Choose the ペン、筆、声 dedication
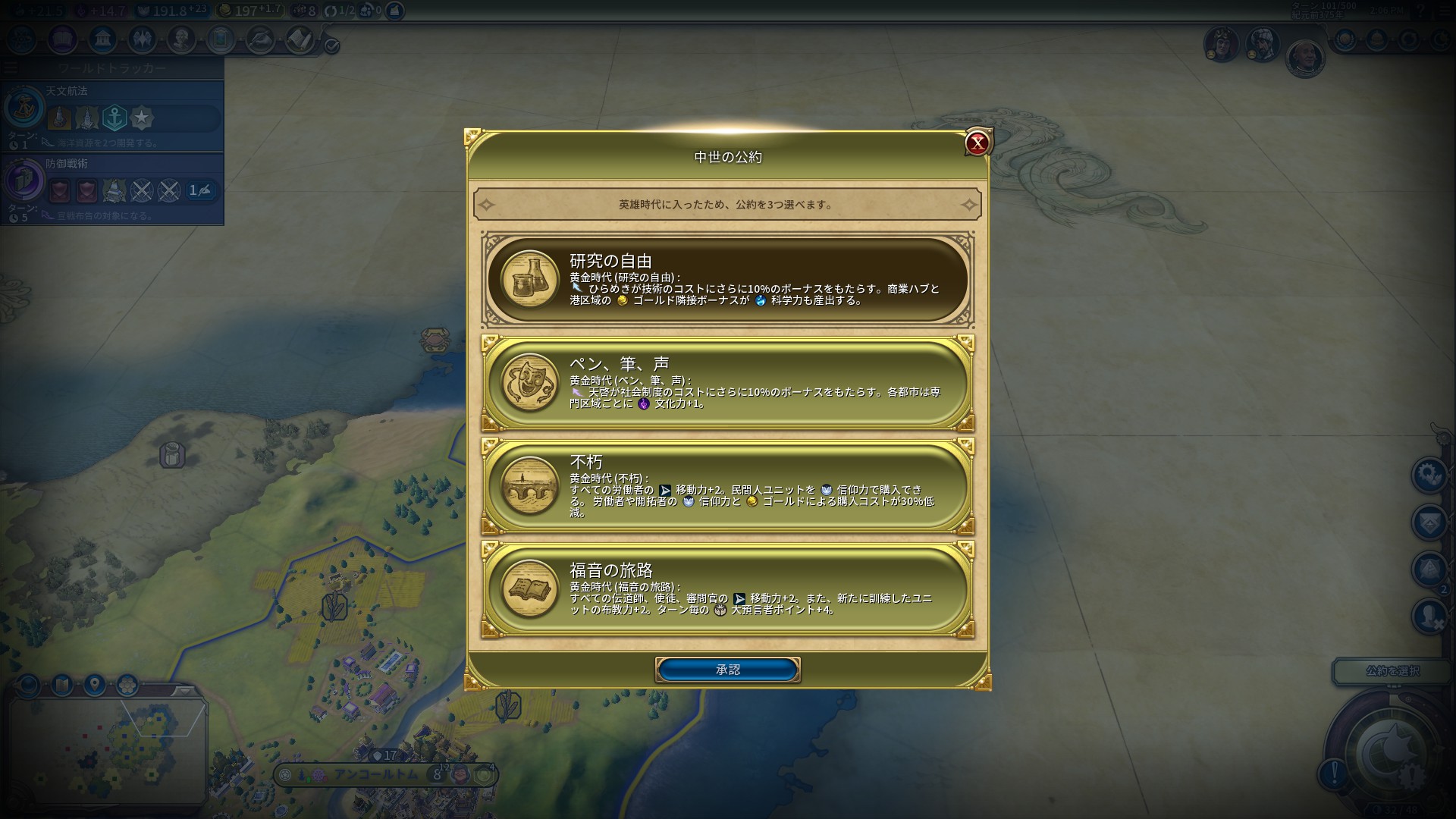 (728, 383)
